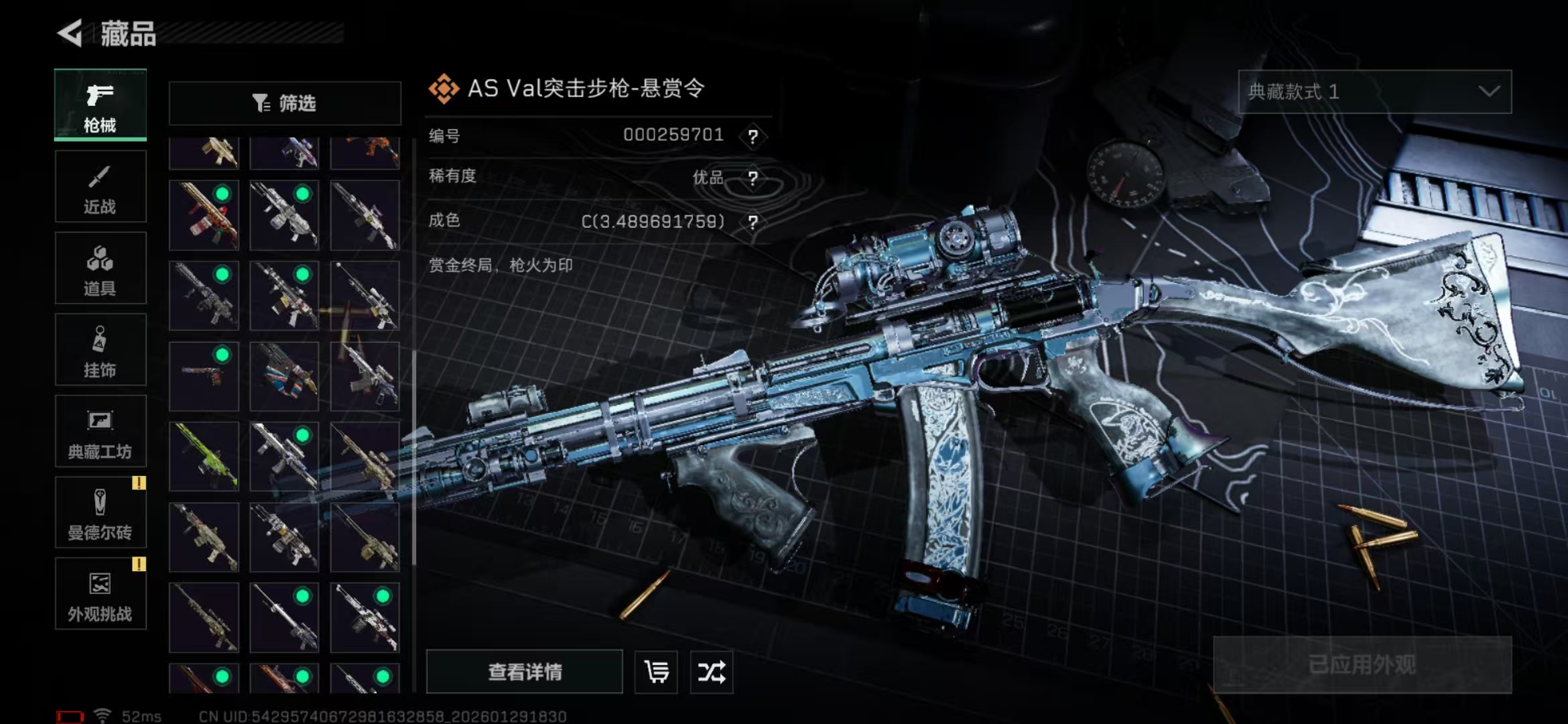Switch to the 近战 melee tab

coord(100,186)
